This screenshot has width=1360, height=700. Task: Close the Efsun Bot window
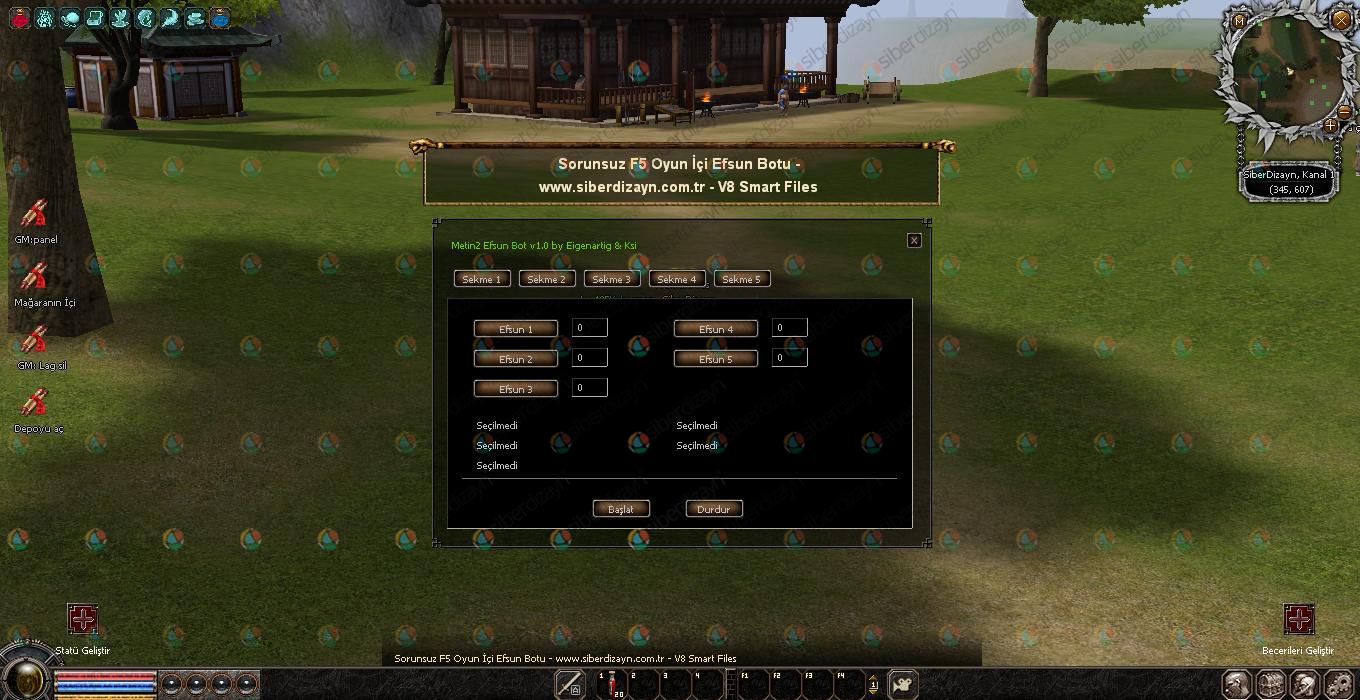(x=913, y=241)
